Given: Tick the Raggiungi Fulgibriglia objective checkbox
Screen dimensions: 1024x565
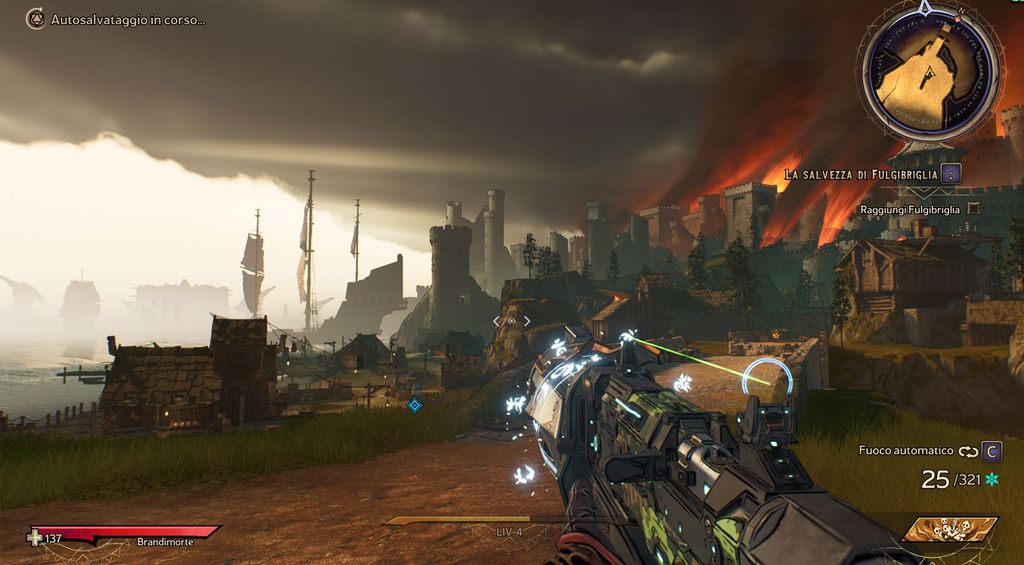Looking at the screenshot, I should click(x=974, y=209).
